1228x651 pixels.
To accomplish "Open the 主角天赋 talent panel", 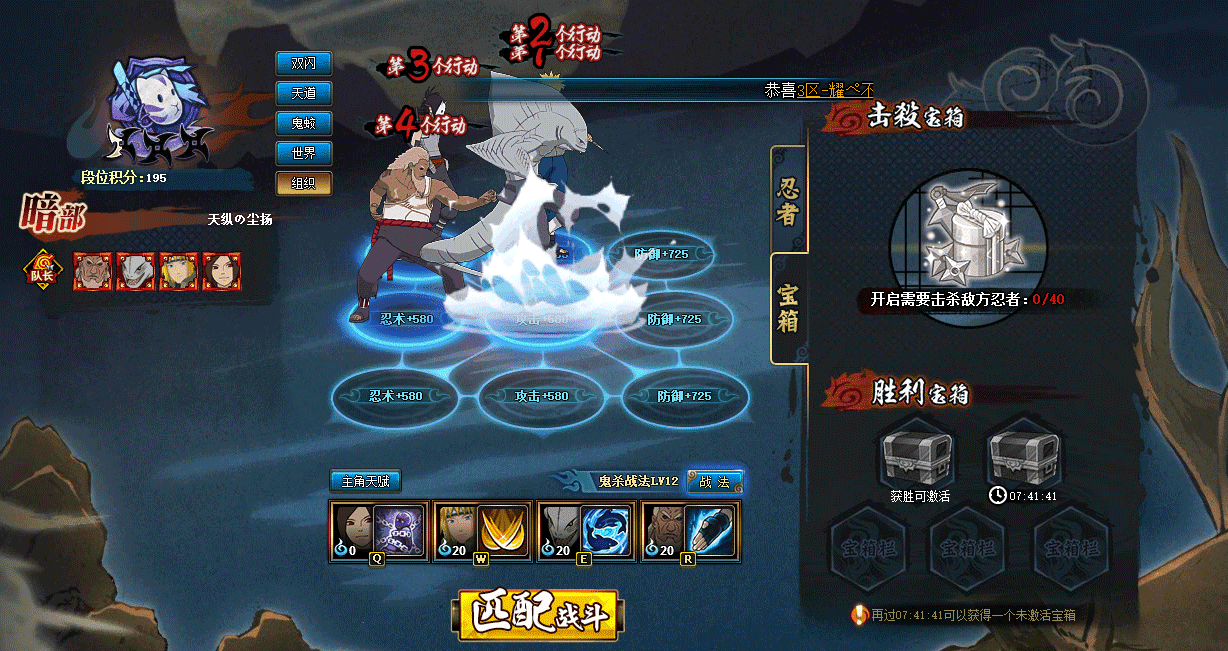I will [366, 481].
